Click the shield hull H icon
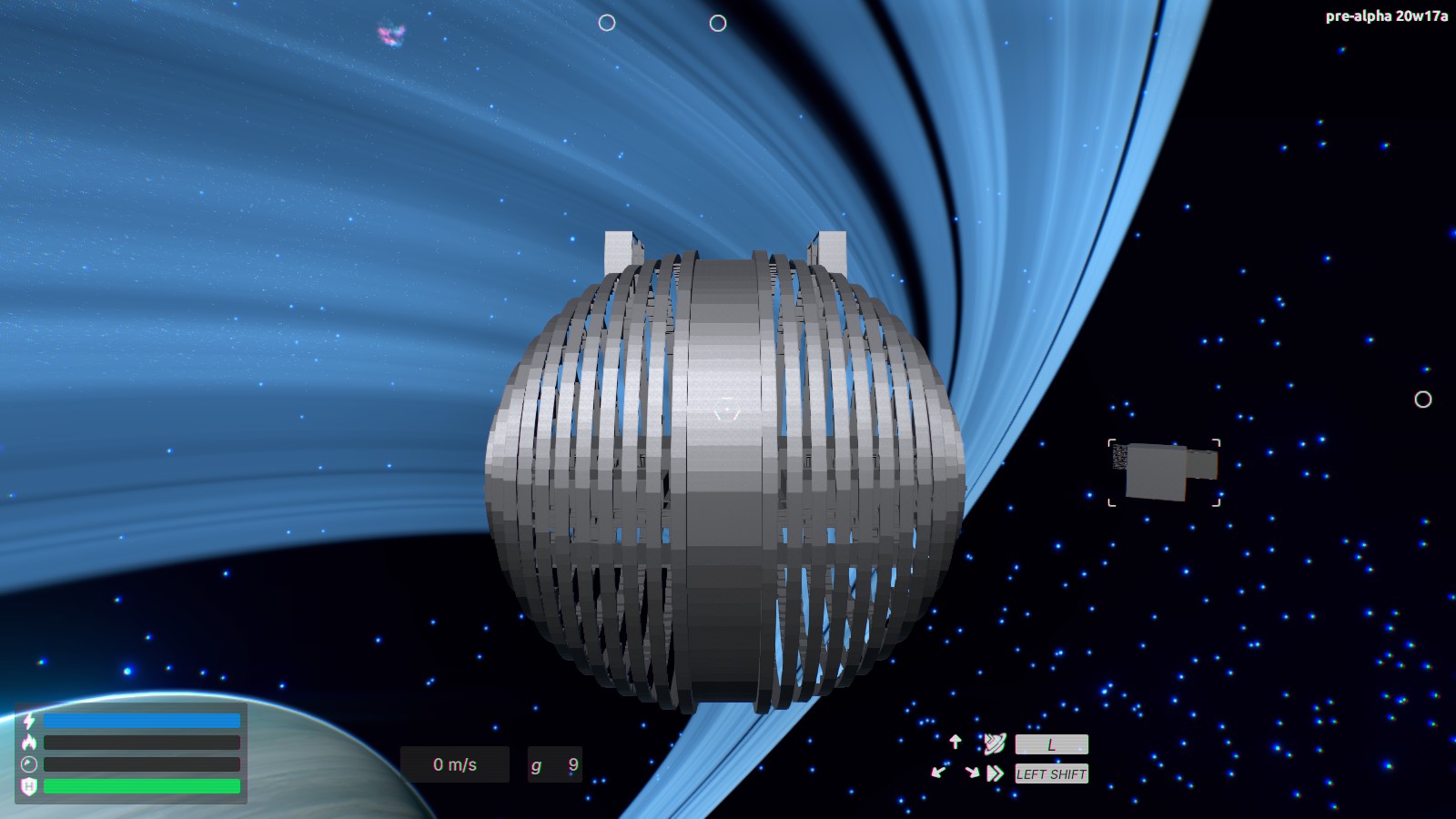This screenshot has width=1456, height=819. 28,784
